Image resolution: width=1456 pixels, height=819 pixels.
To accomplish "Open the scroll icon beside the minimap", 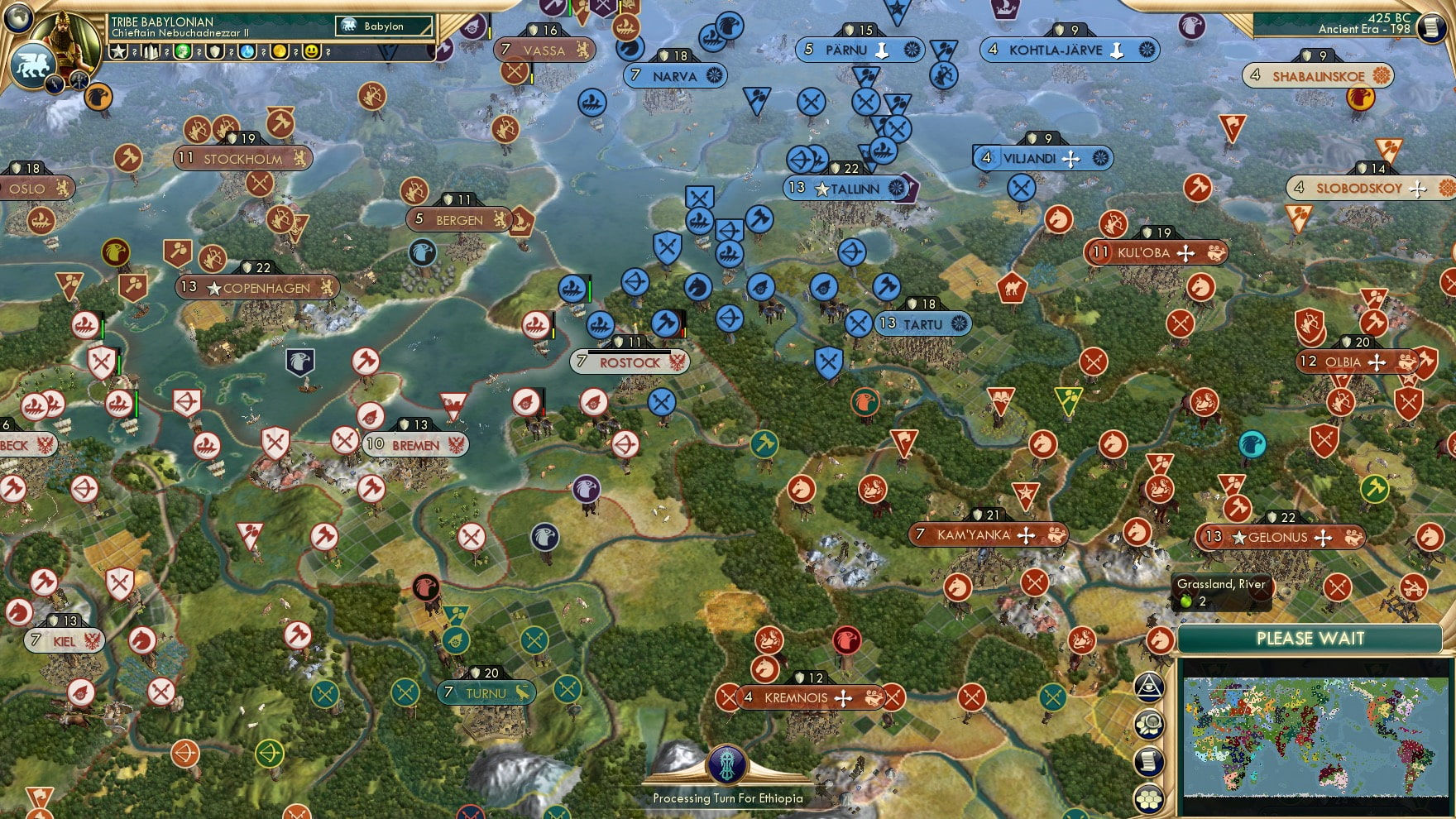I will point(1149,762).
